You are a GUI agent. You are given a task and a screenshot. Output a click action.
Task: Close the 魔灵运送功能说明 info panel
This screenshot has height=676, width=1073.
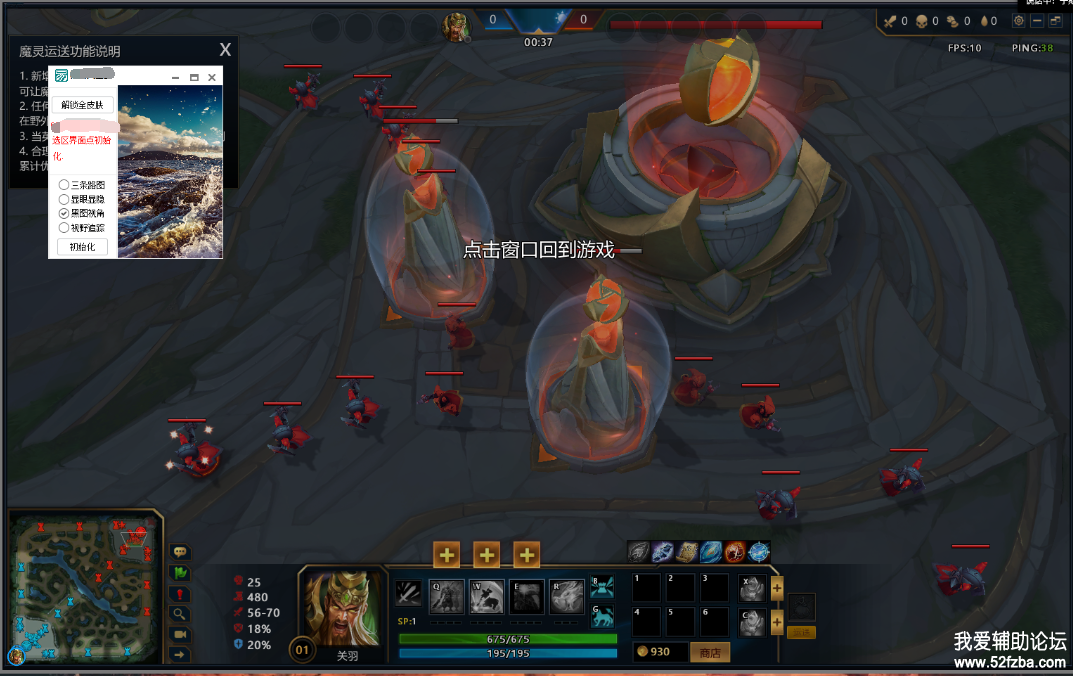click(x=225, y=50)
